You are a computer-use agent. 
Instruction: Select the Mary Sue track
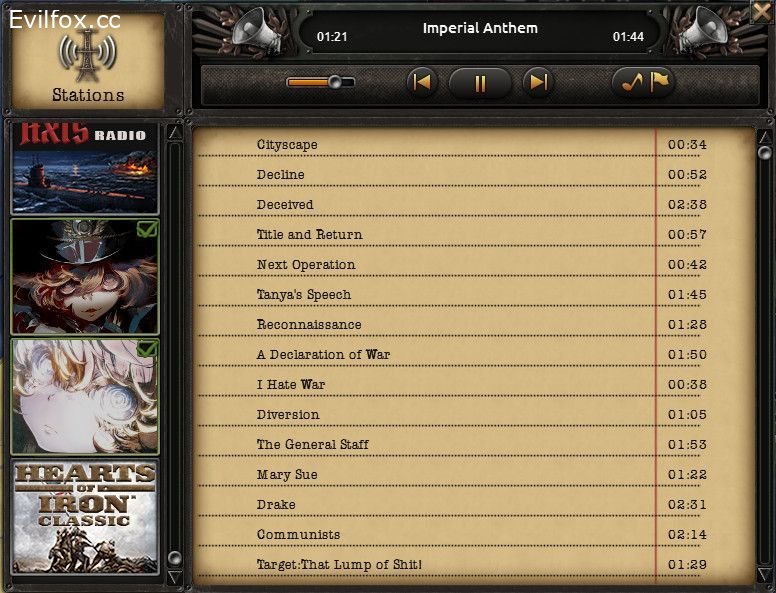(287, 475)
